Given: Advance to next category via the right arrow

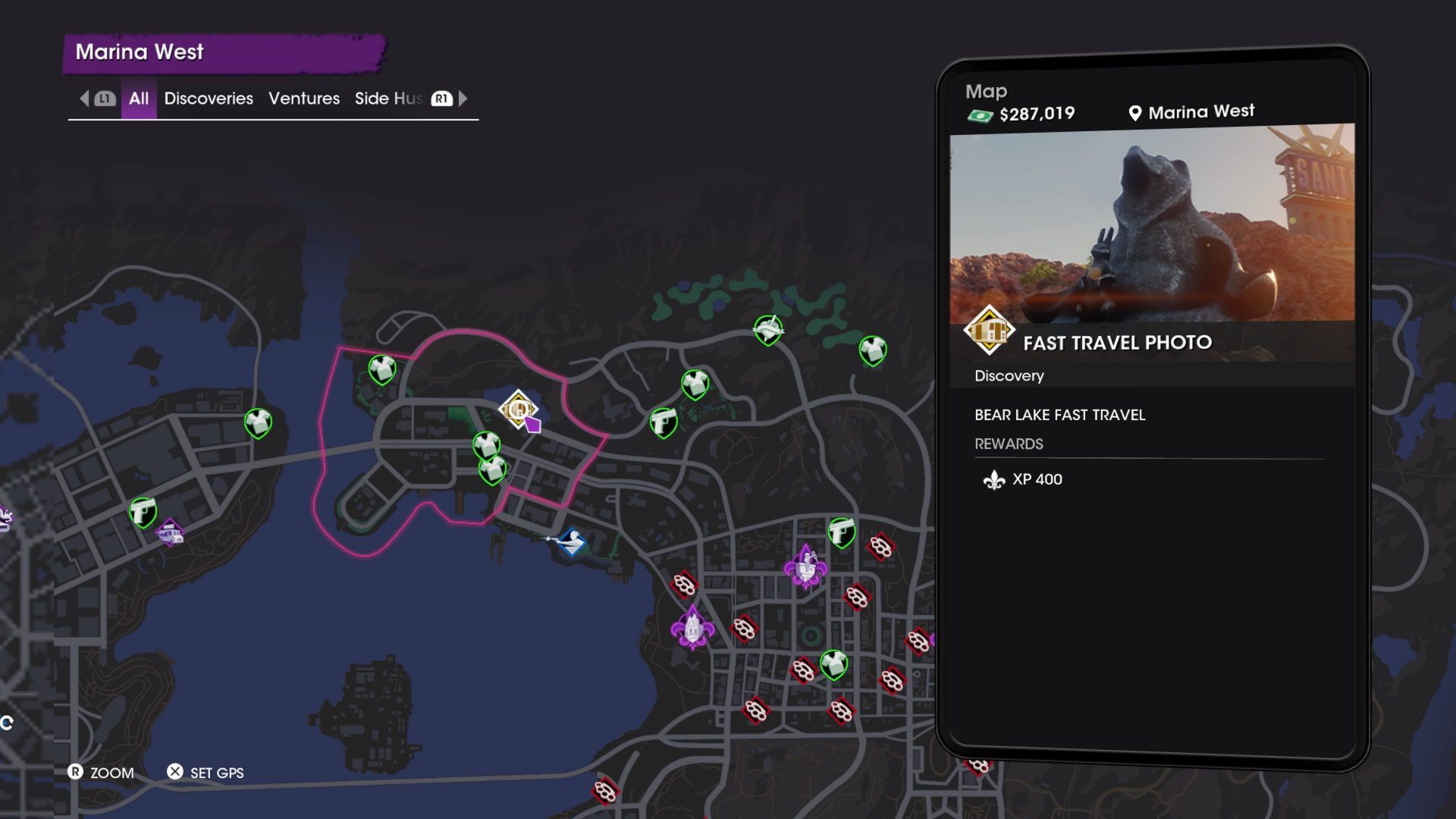Looking at the screenshot, I should click(x=464, y=99).
